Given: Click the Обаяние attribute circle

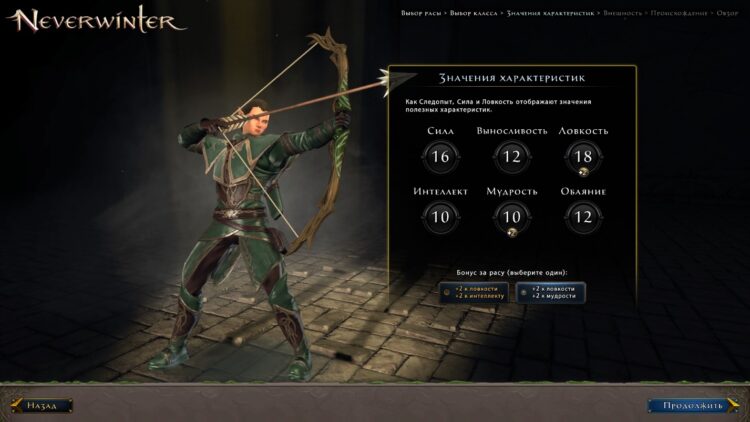Looking at the screenshot, I should click(584, 216).
